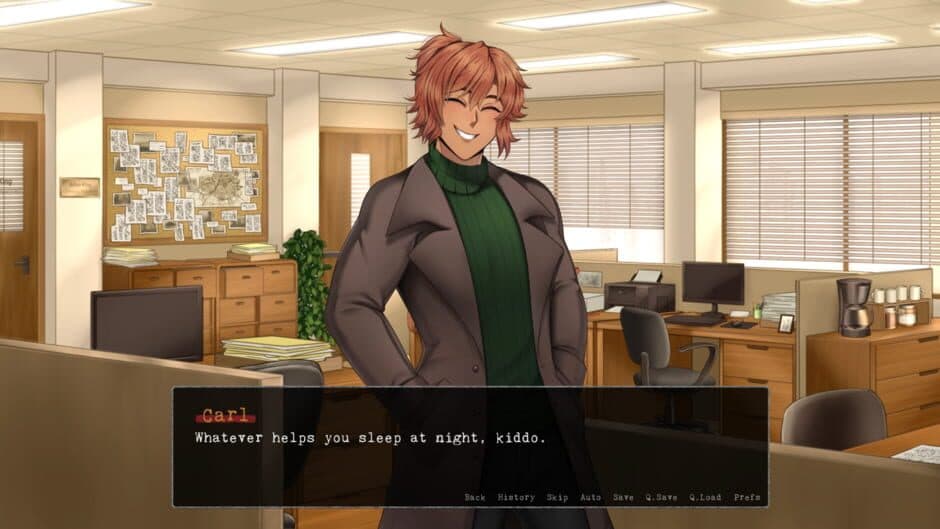The image size is (940, 529).
Task: Click Q.Load to quick load
Action: (704, 497)
